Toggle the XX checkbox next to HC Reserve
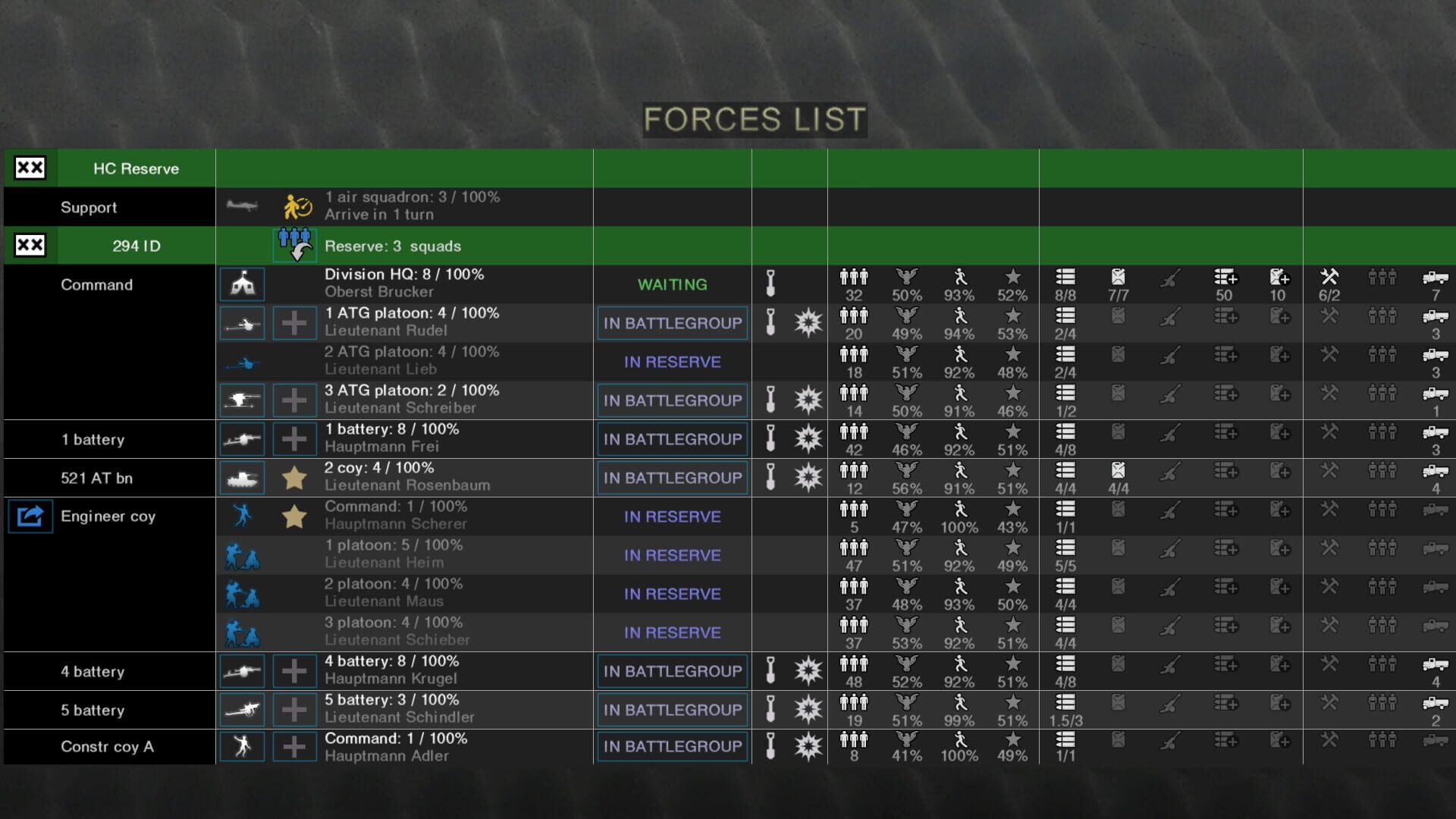The width and height of the screenshot is (1456, 819). [29, 168]
